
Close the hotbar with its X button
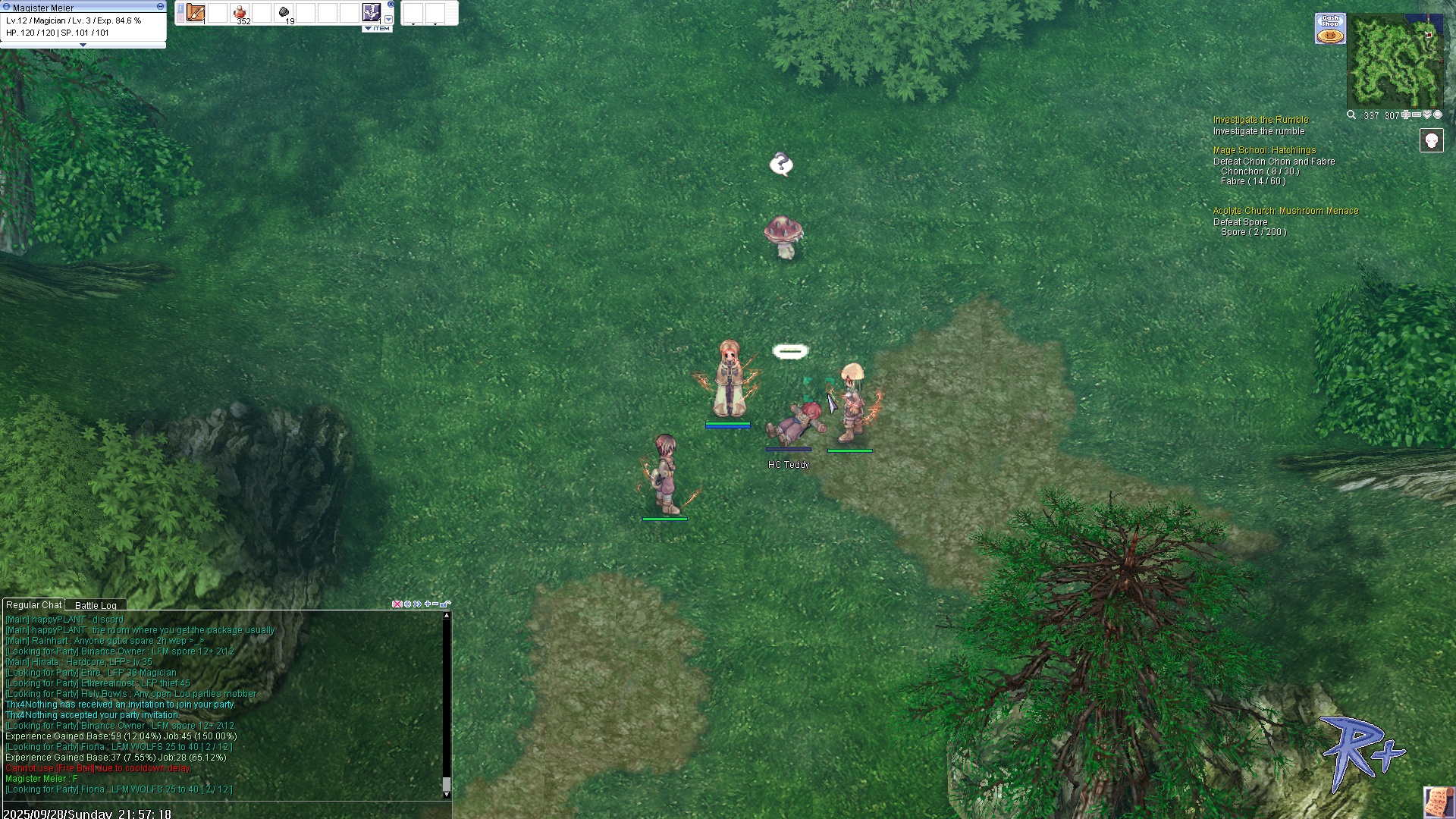coord(391,5)
